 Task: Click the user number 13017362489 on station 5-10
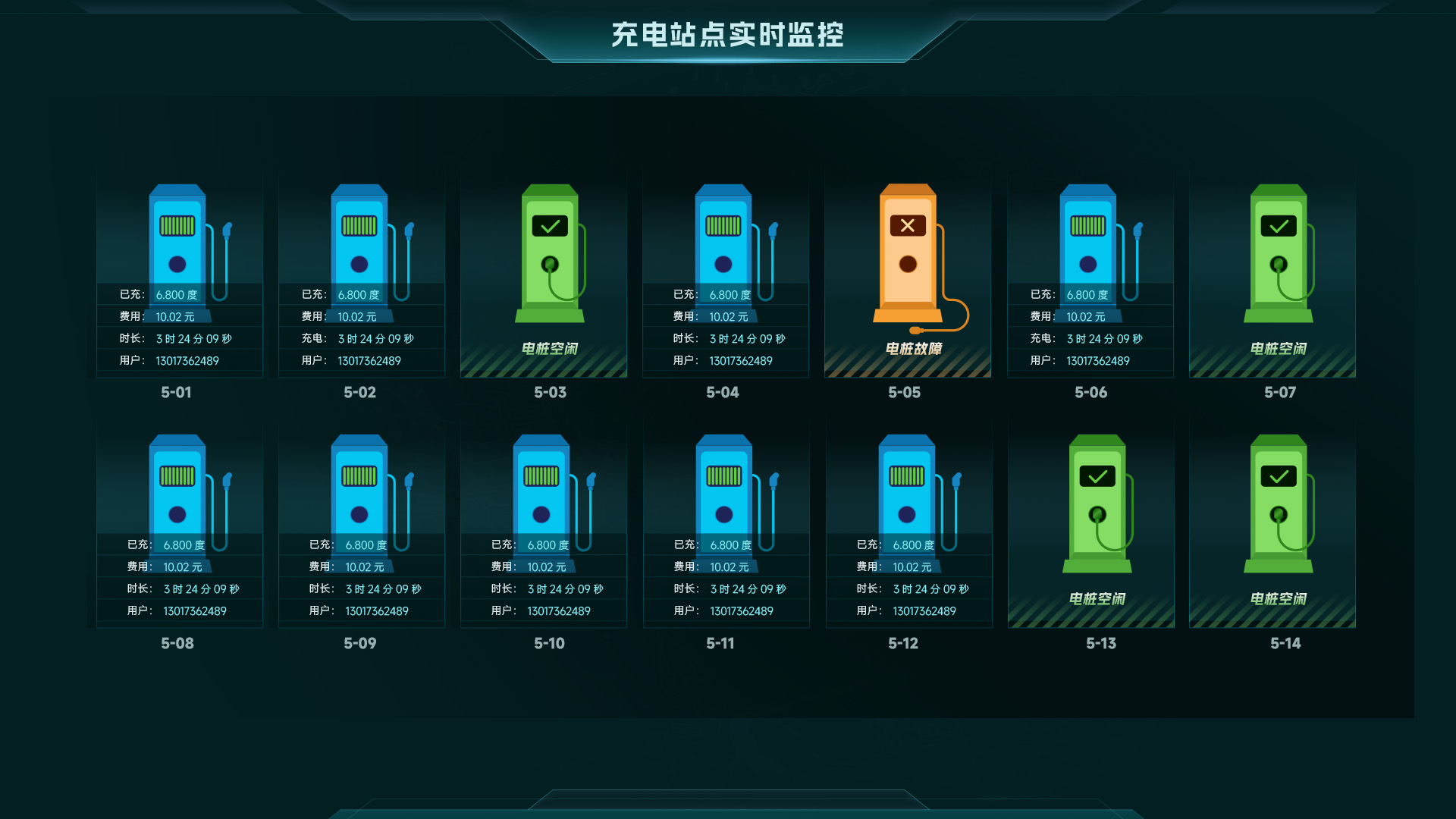pyautogui.click(x=558, y=610)
